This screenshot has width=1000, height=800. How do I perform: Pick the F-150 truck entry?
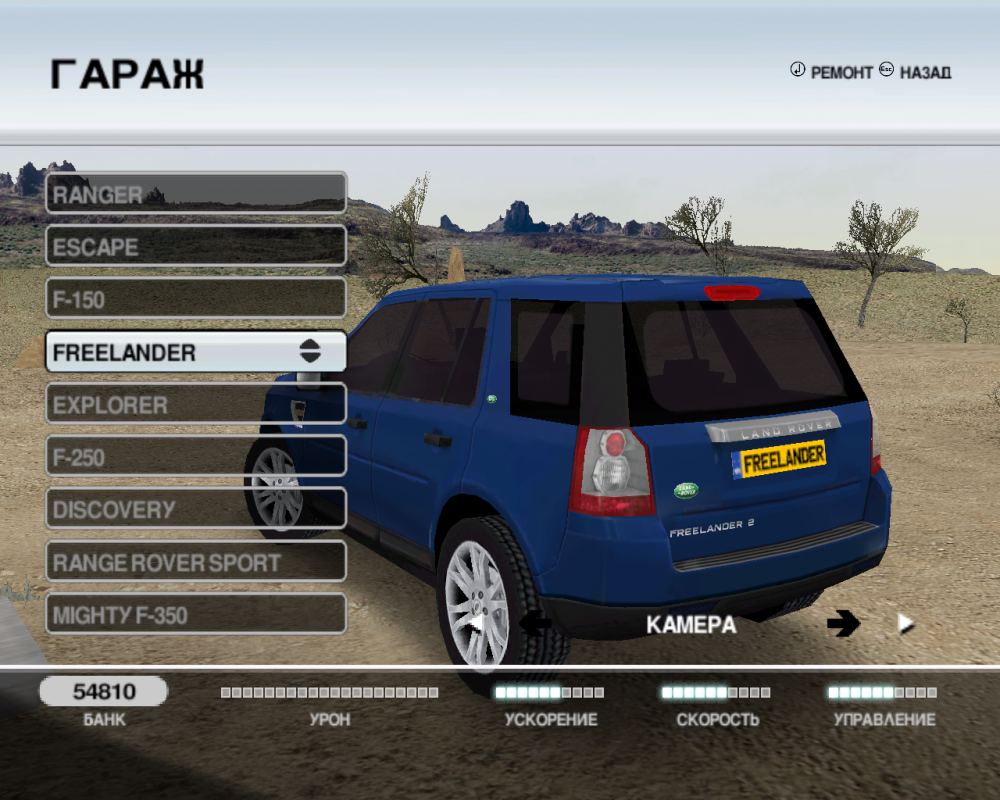click(x=195, y=299)
